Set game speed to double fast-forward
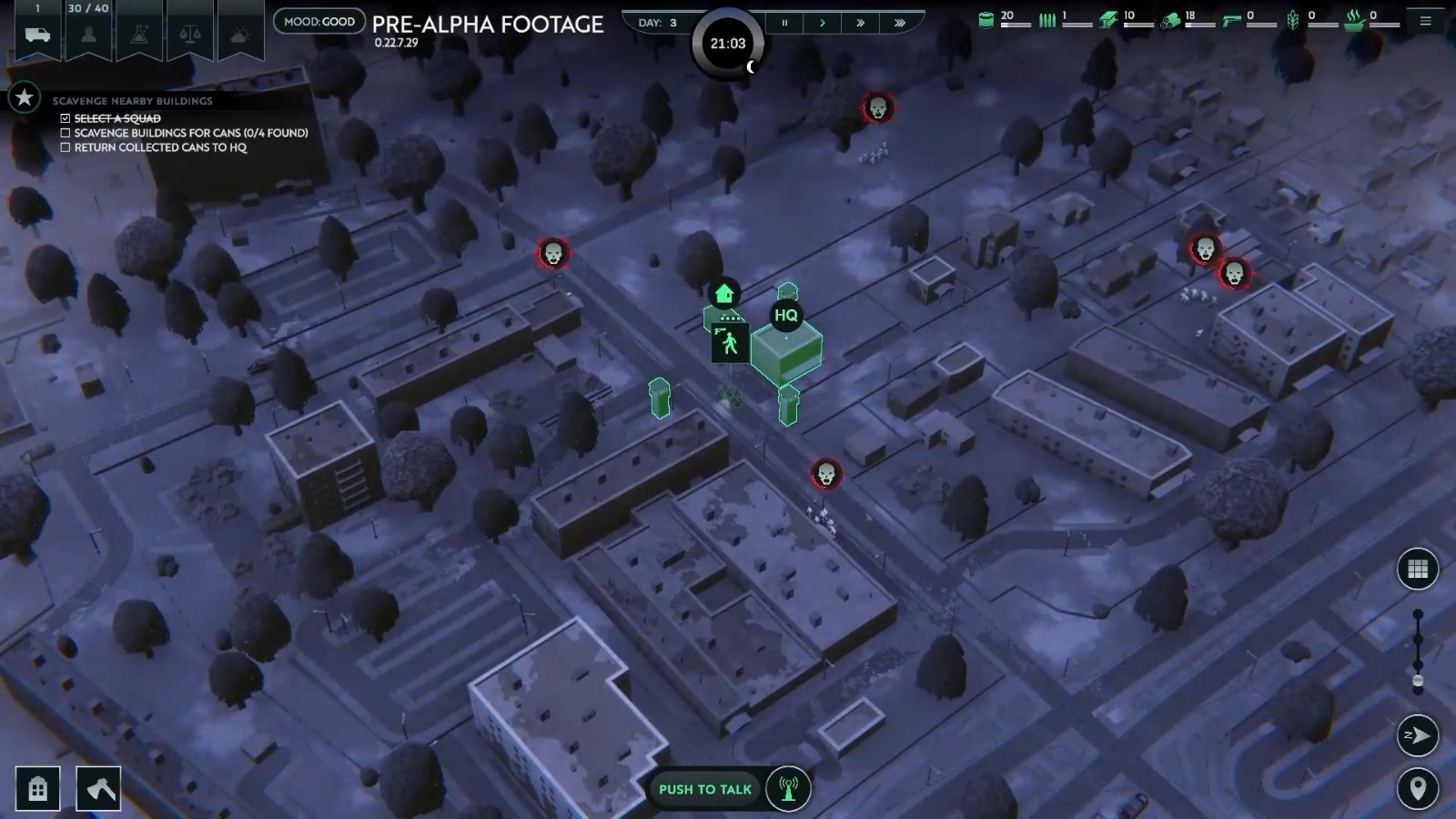The width and height of the screenshot is (1456, 819). [x=861, y=23]
